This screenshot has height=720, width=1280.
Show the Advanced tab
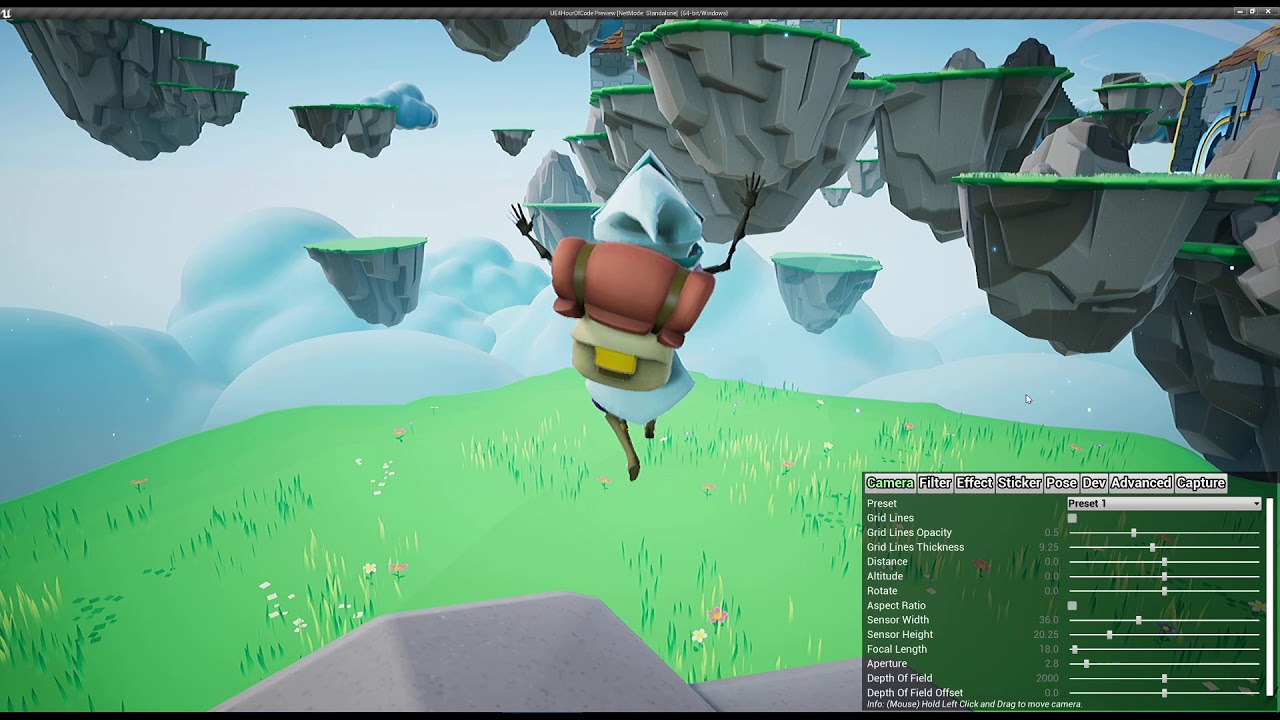(x=1141, y=483)
